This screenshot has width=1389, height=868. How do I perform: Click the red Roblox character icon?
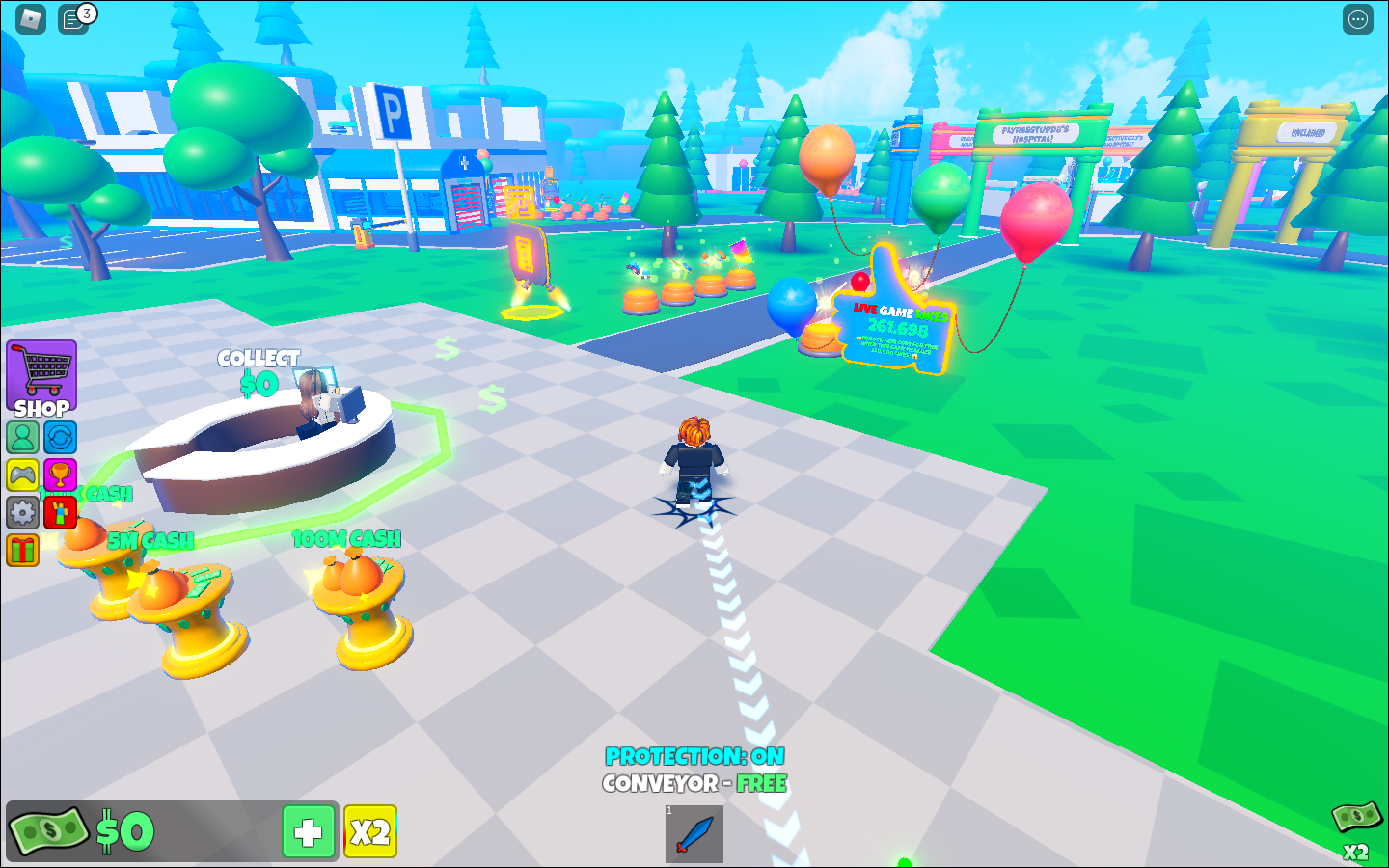(x=60, y=512)
